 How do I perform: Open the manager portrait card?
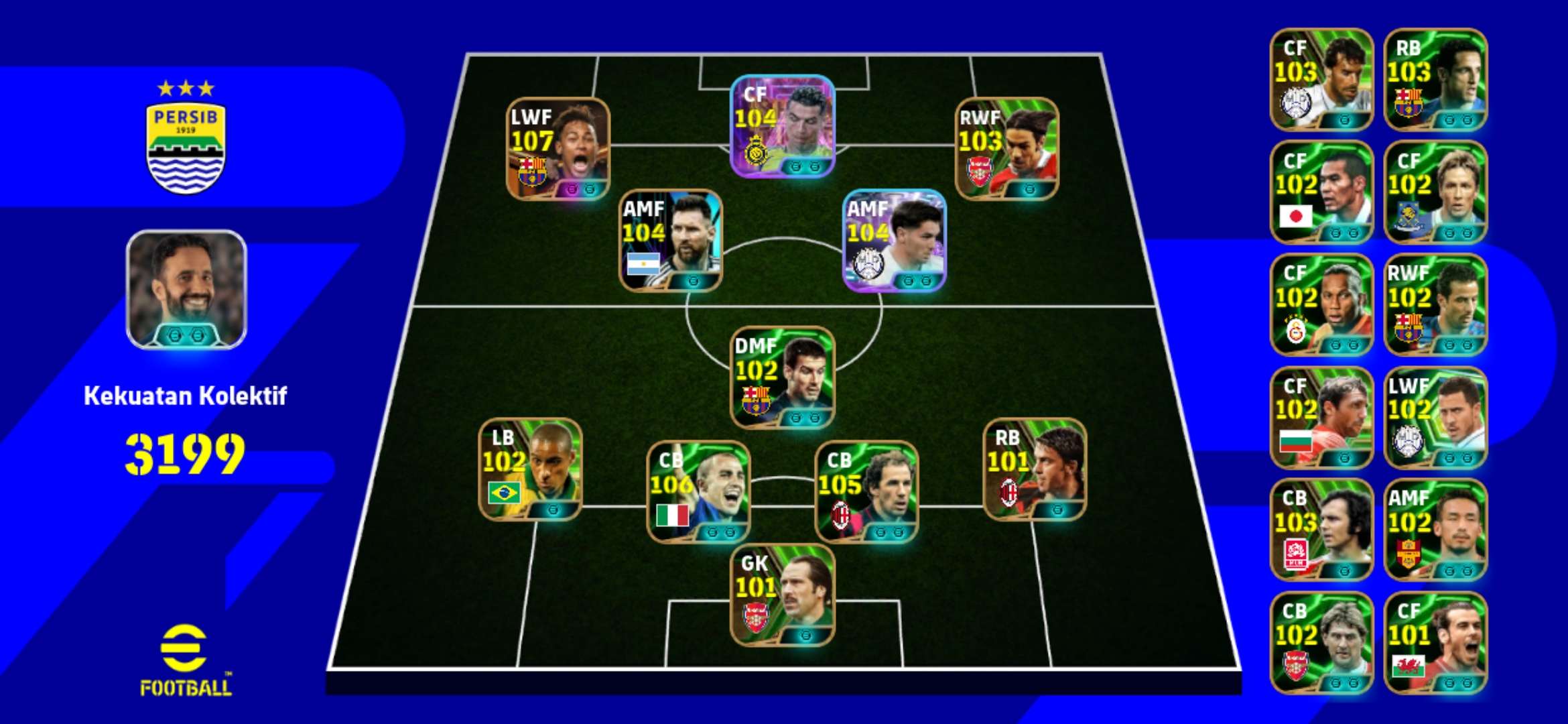pyautogui.click(x=186, y=290)
